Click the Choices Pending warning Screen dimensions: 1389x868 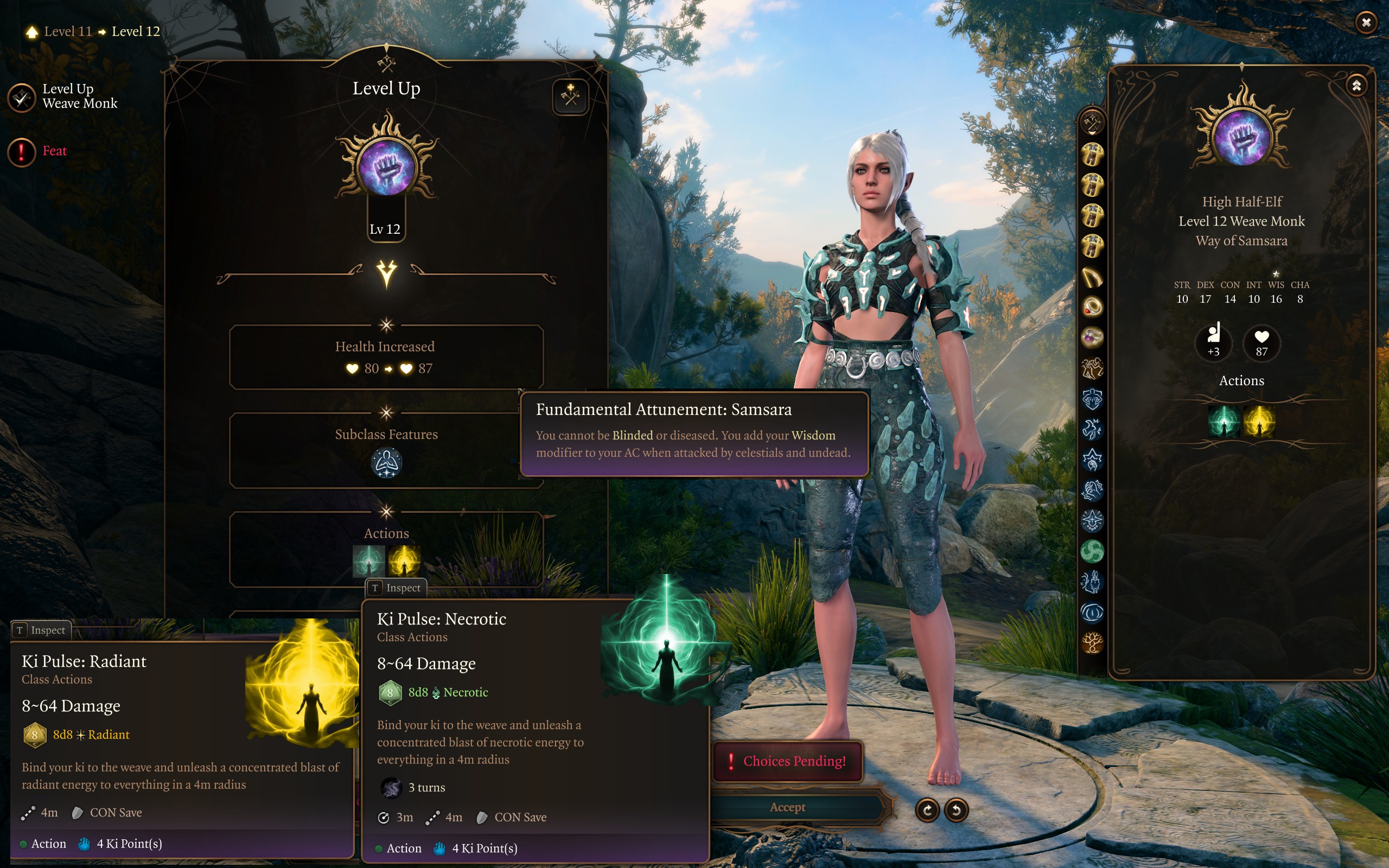(787, 761)
